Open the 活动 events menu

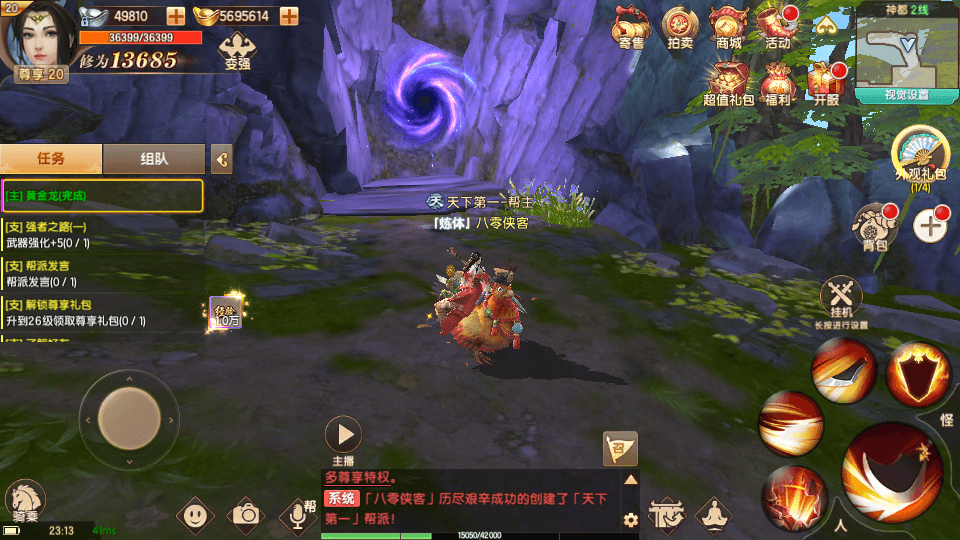point(777,27)
